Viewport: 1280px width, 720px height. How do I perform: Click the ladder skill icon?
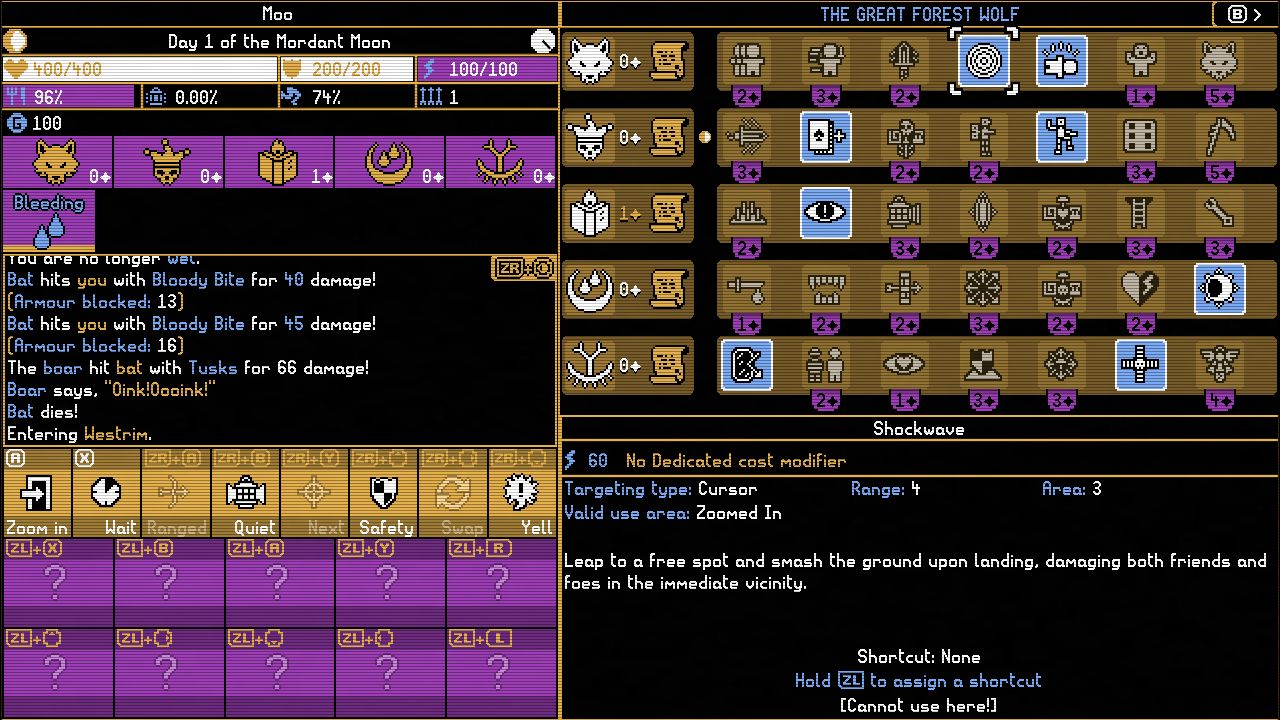coord(1140,213)
